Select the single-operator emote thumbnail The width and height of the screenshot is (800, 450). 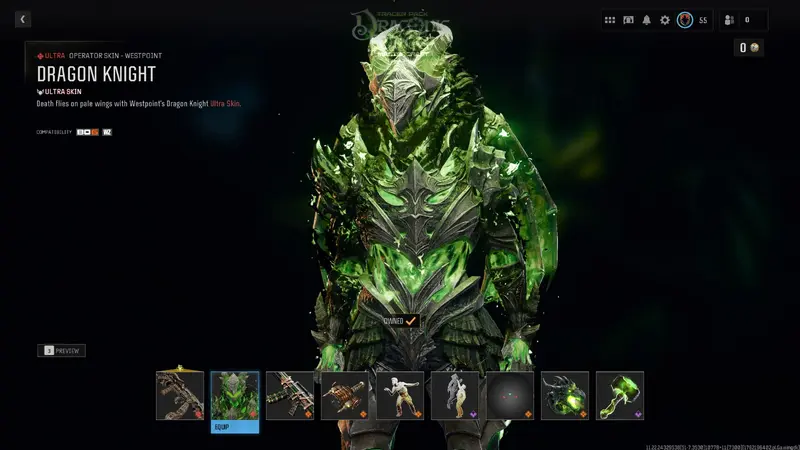coord(400,395)
